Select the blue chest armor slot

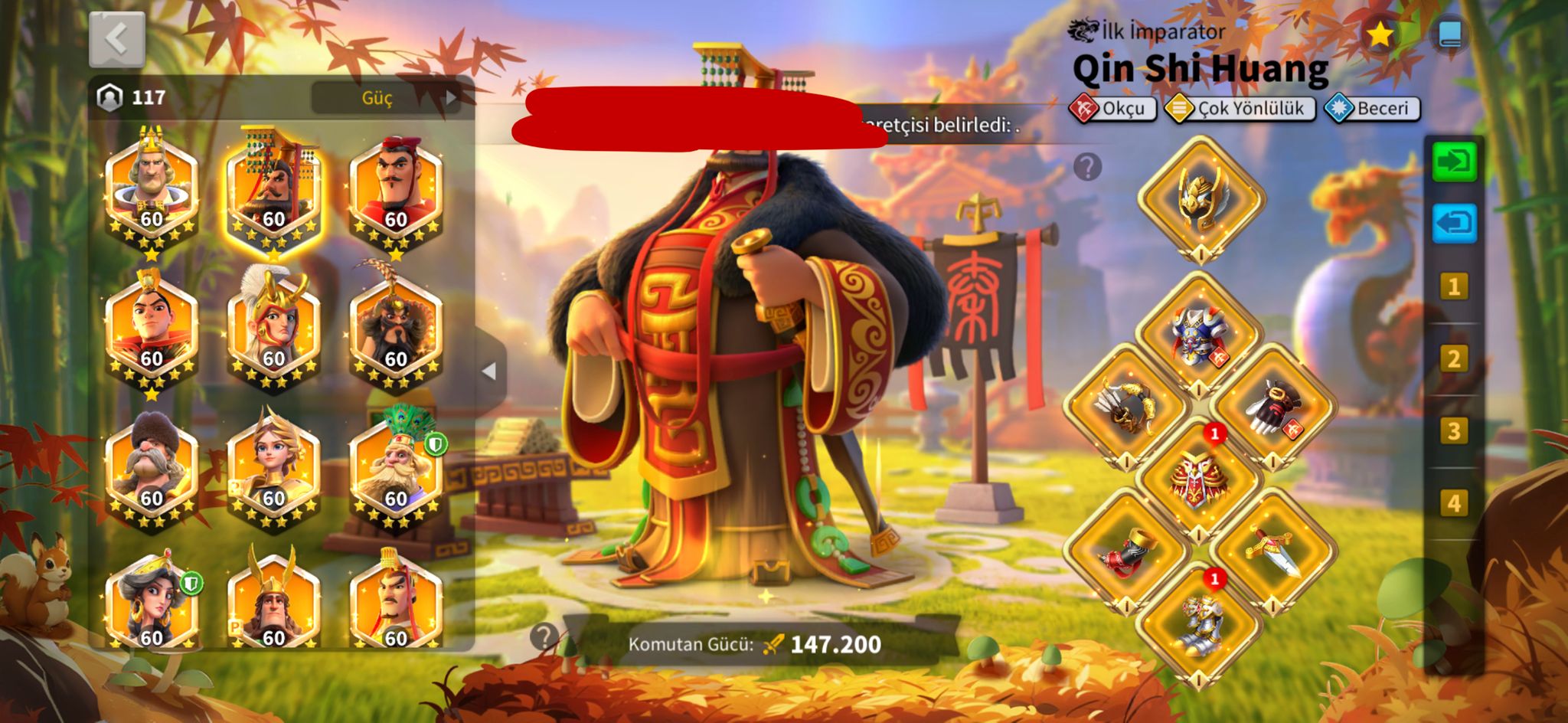1199,335
